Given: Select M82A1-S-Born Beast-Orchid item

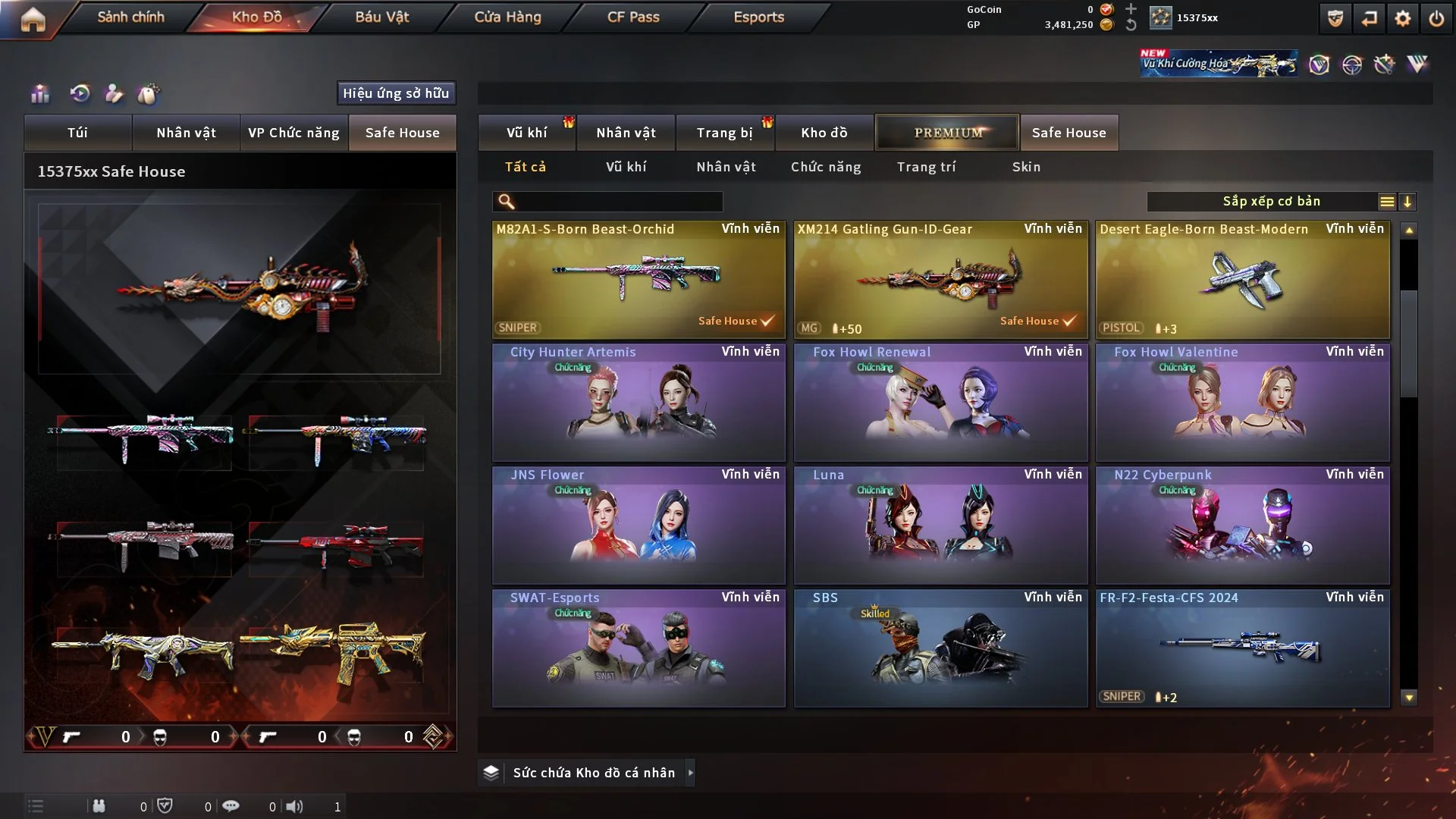Looking at the screenshot, I should coord(639,279).
